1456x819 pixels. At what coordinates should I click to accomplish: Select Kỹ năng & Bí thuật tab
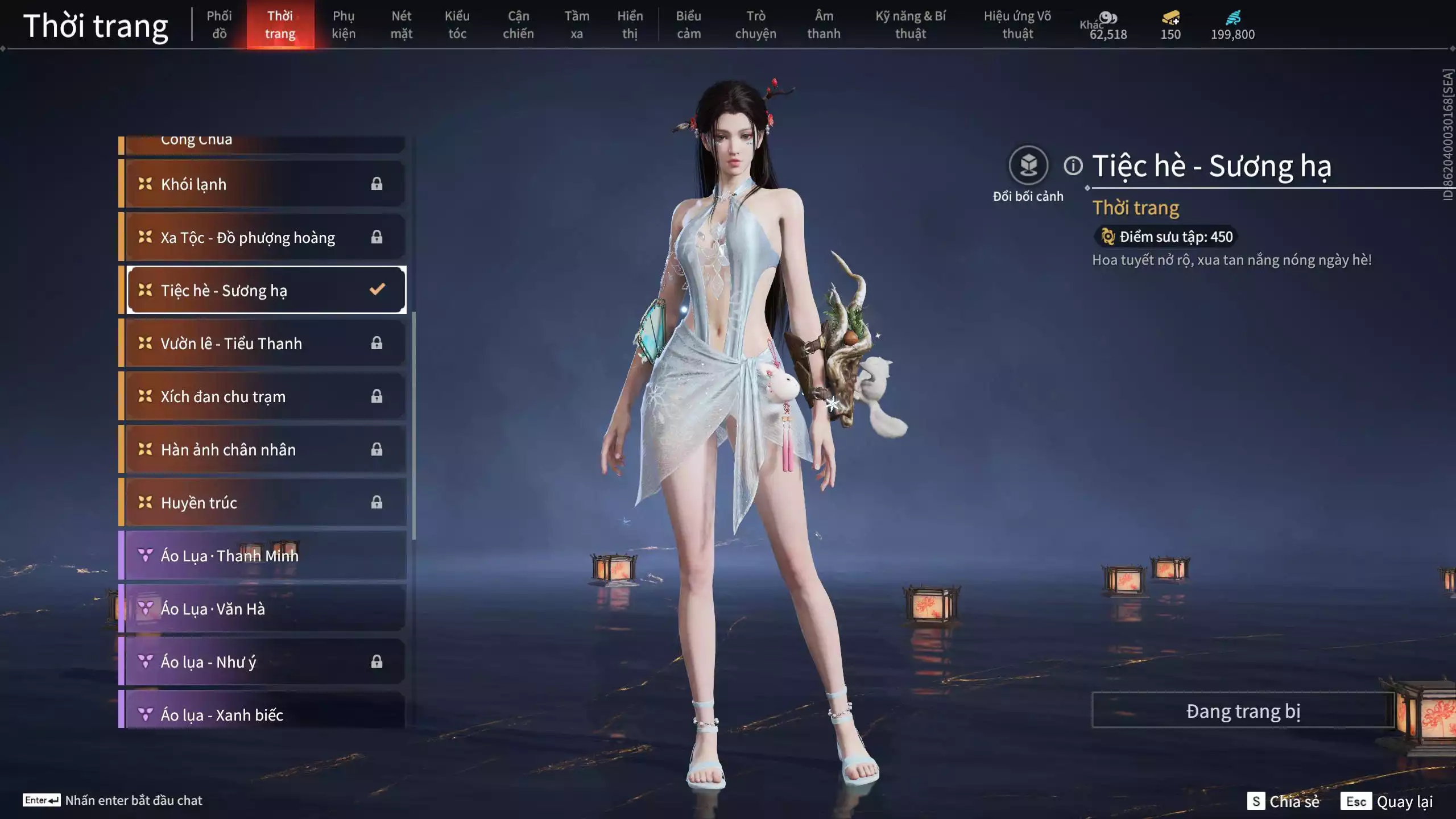tap(911, 25)
